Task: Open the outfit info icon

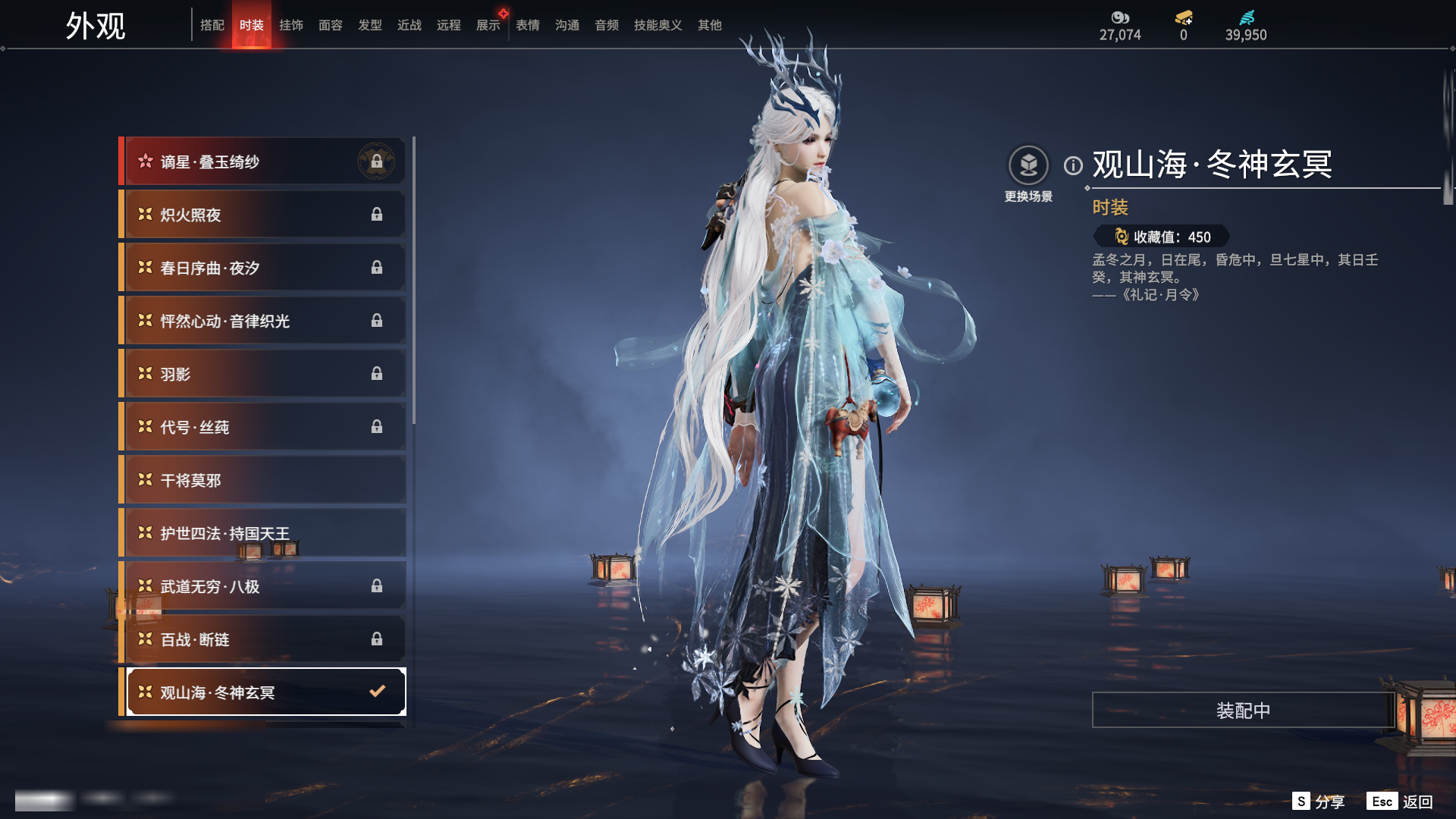Action: tap(1073, 165)
